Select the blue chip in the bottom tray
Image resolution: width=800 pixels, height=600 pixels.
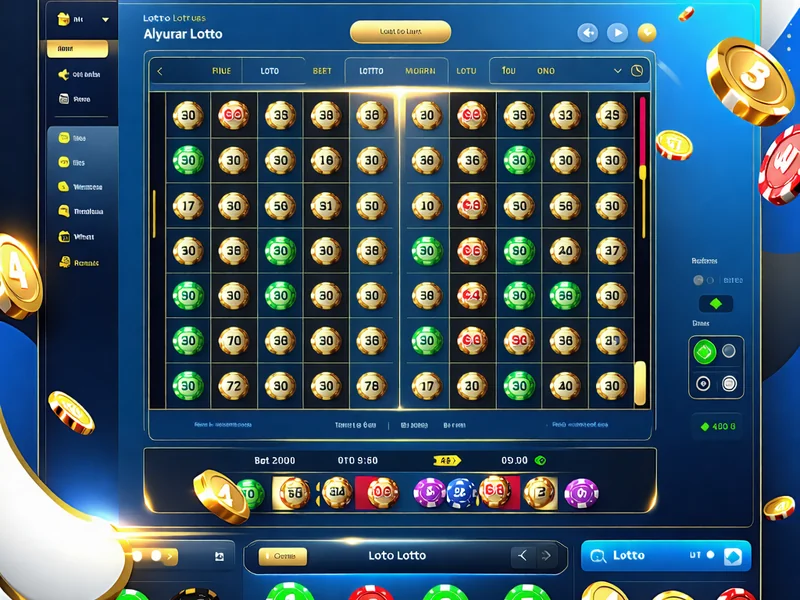pyautogui.click(x=460, y=491)
